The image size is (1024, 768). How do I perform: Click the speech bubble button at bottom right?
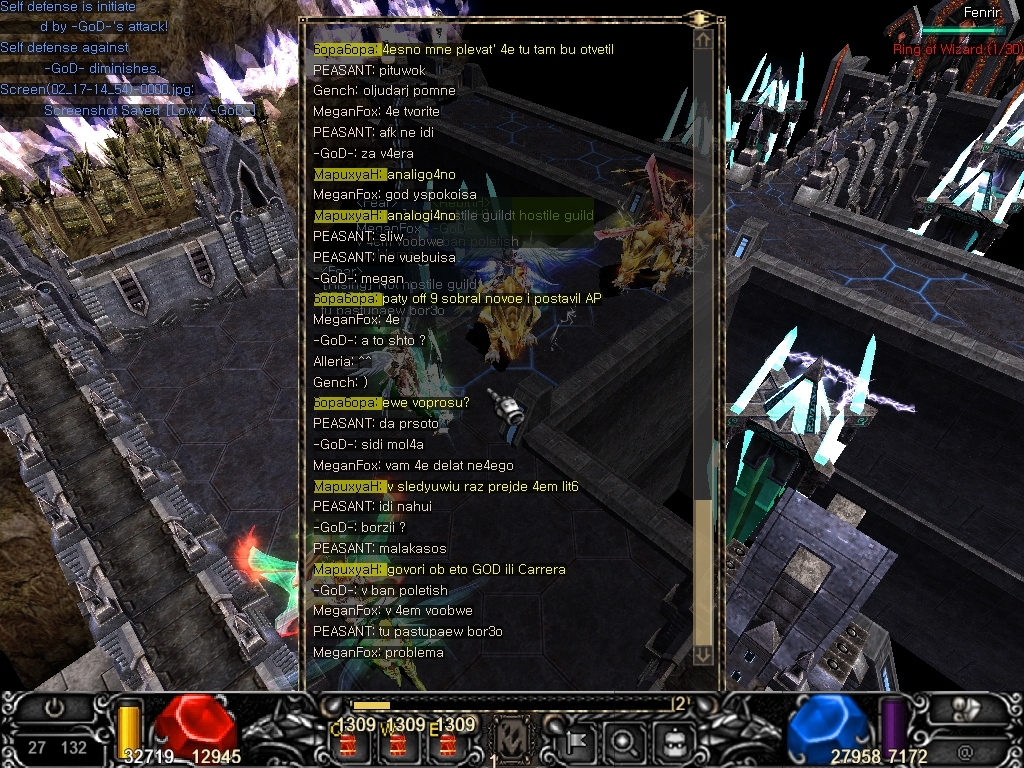coord(965,708)
